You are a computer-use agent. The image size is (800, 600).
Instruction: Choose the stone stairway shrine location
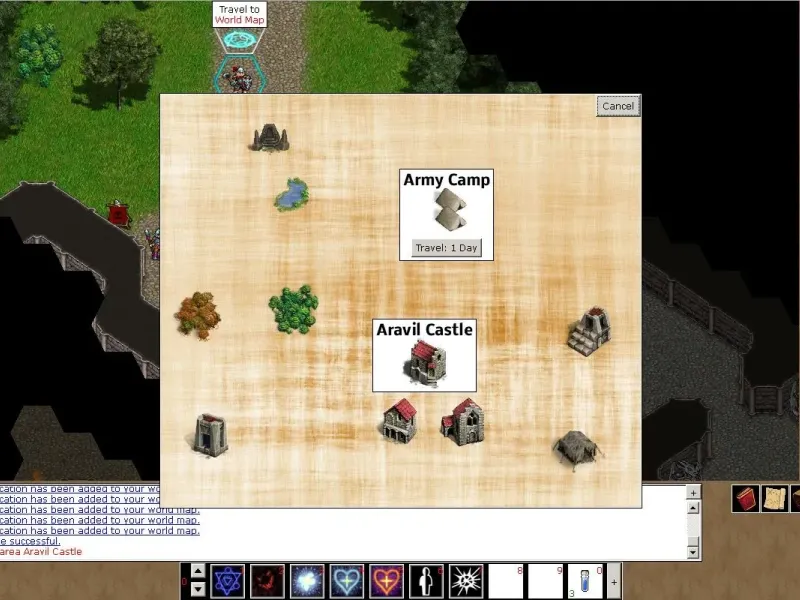(589, 330)
